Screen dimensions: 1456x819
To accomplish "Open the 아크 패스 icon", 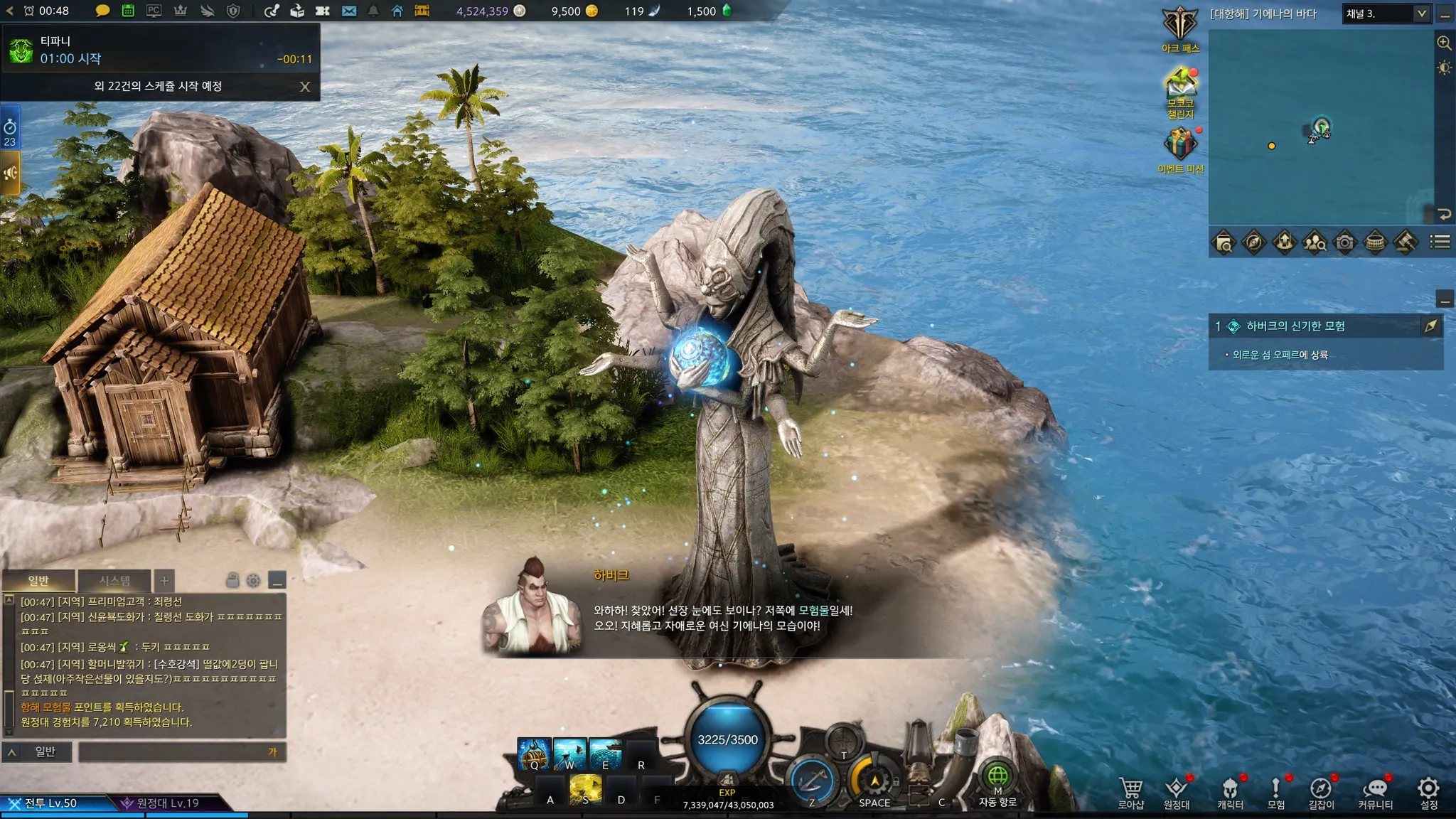I will [x=1180, y=28].
